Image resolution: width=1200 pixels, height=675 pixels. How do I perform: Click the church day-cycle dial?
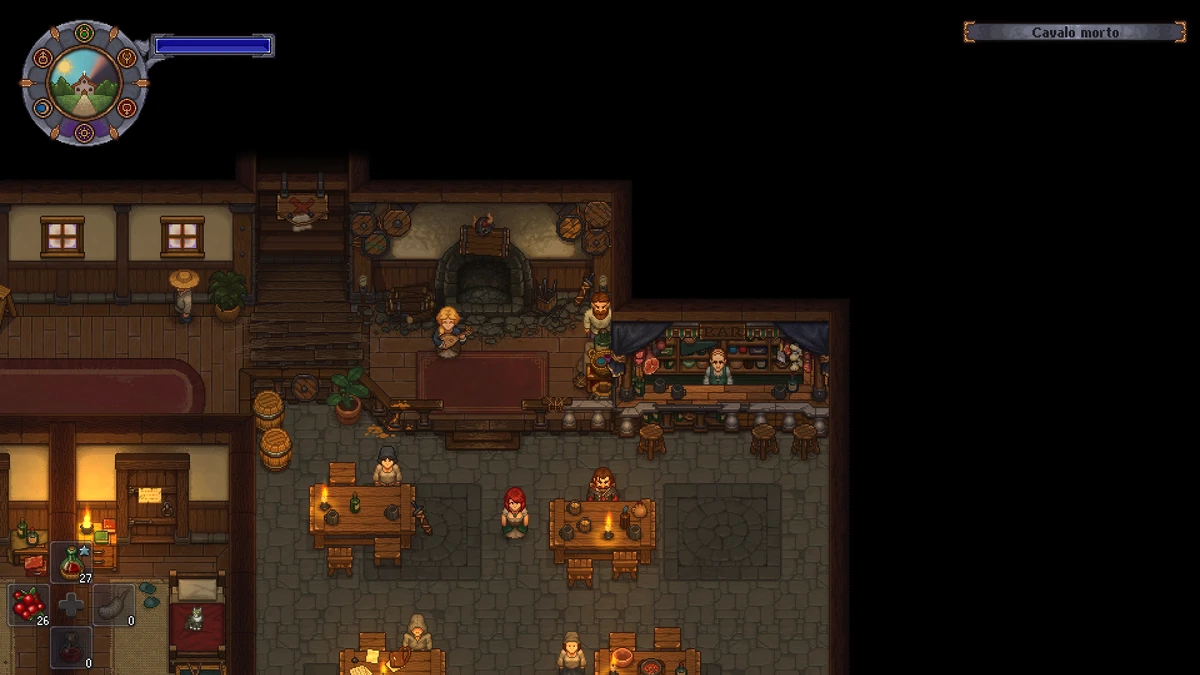click(x=84, y=82)
